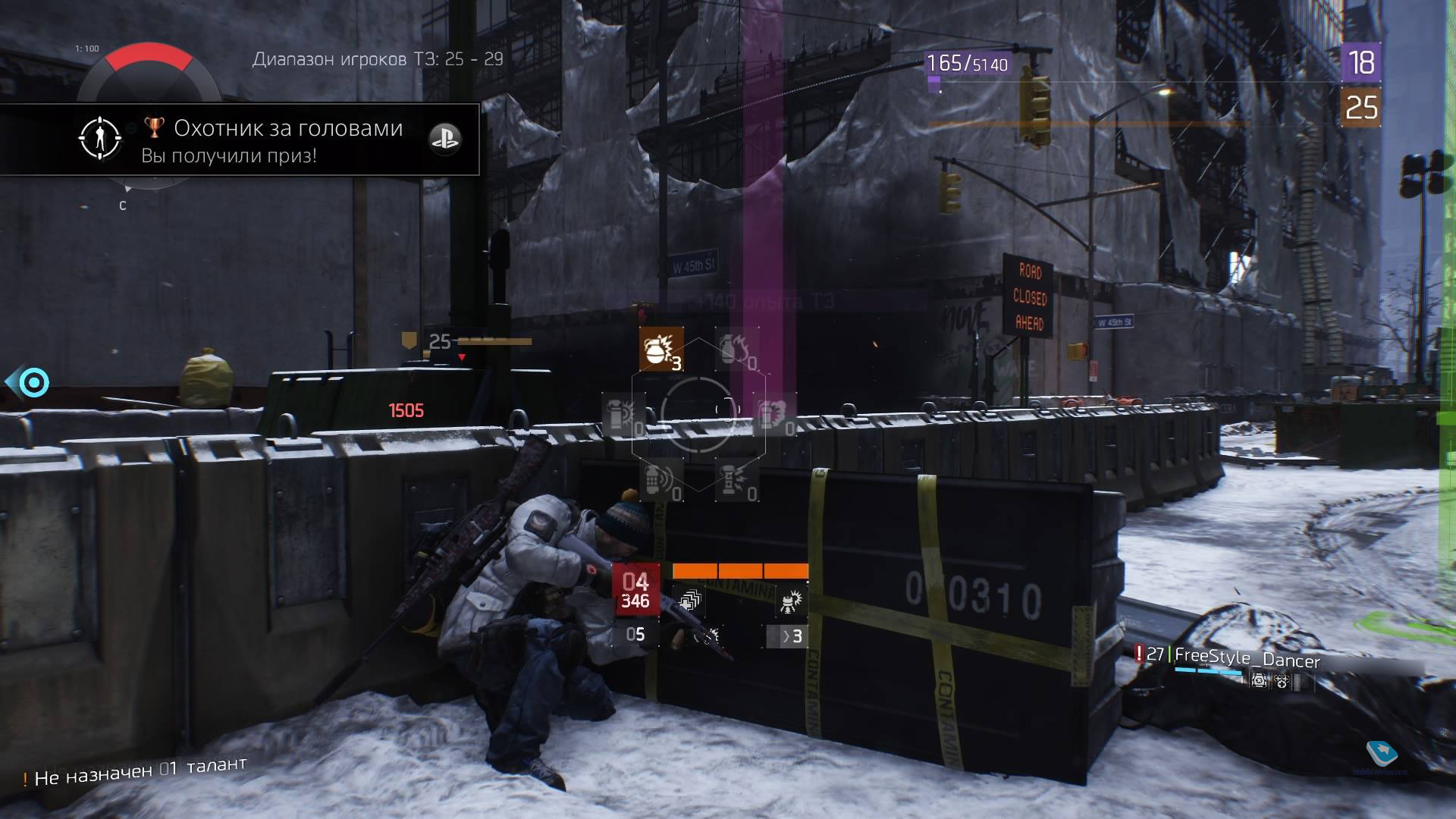Viewport: 1456px width, 819px height.
Task: Activate the first aid heal skill
Action: tap(689, 602)
